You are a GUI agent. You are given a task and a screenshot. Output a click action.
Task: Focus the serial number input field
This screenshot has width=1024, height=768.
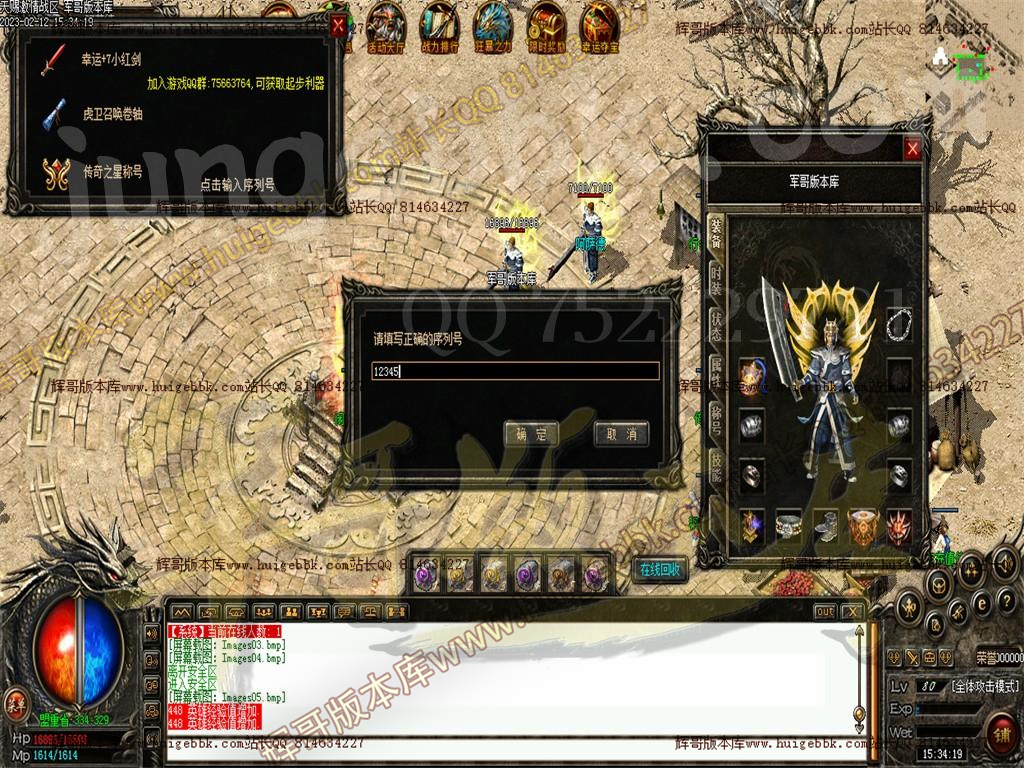click(x=514, y=371)
